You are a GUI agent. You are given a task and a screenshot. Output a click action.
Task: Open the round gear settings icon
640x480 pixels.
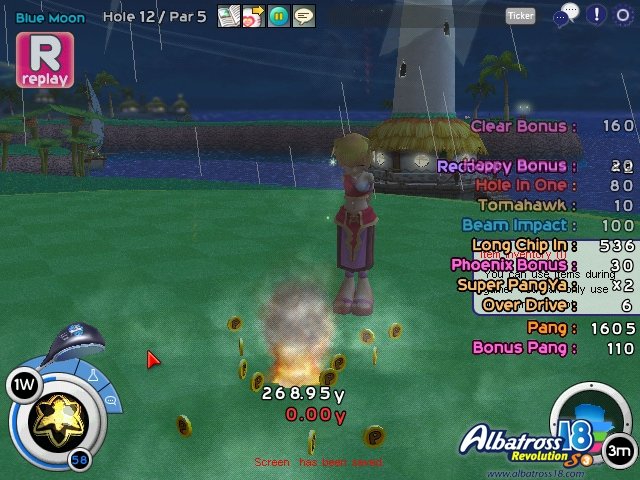click(622, 14)
